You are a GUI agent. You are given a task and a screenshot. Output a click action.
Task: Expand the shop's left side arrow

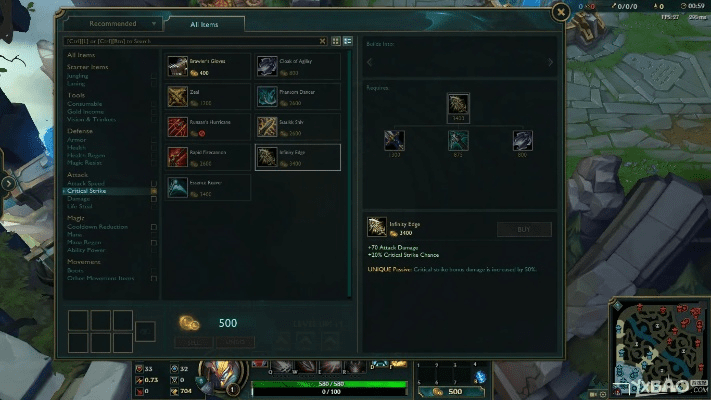[x=9, y=183]
